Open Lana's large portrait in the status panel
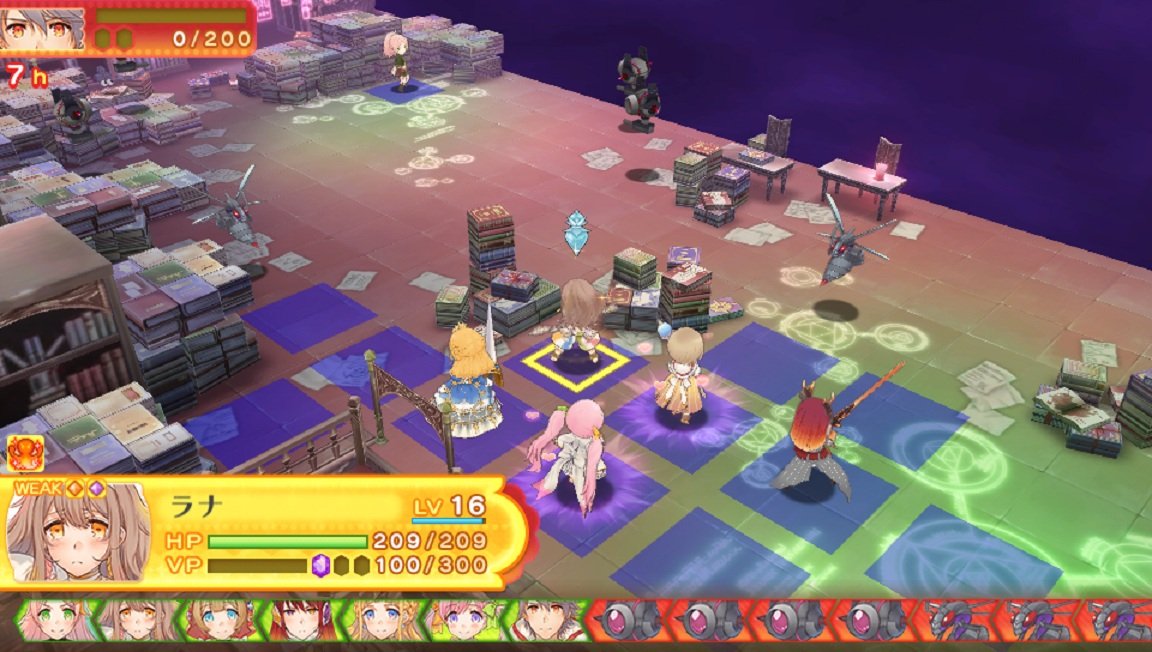The image size is (1152, 652). [x=78, y=531]
